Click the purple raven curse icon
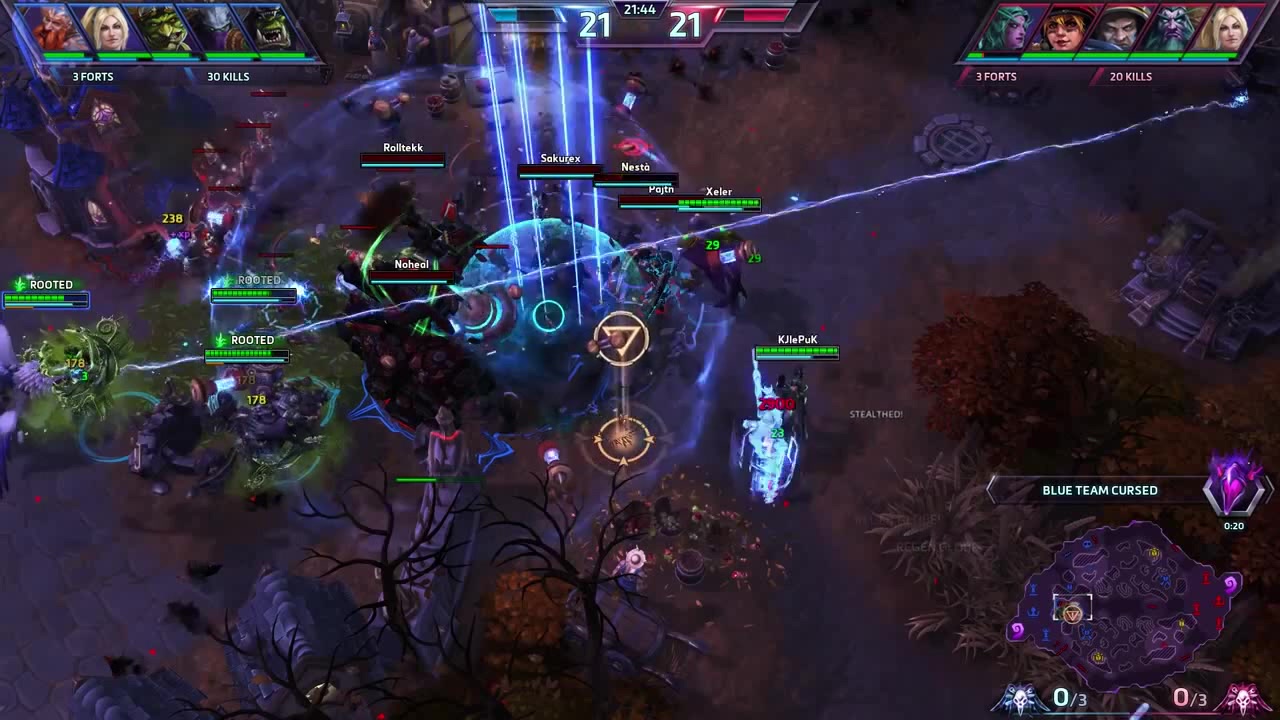Image resolution: width=1280 pixels, height=720 pixels. tap(1234, 485)
